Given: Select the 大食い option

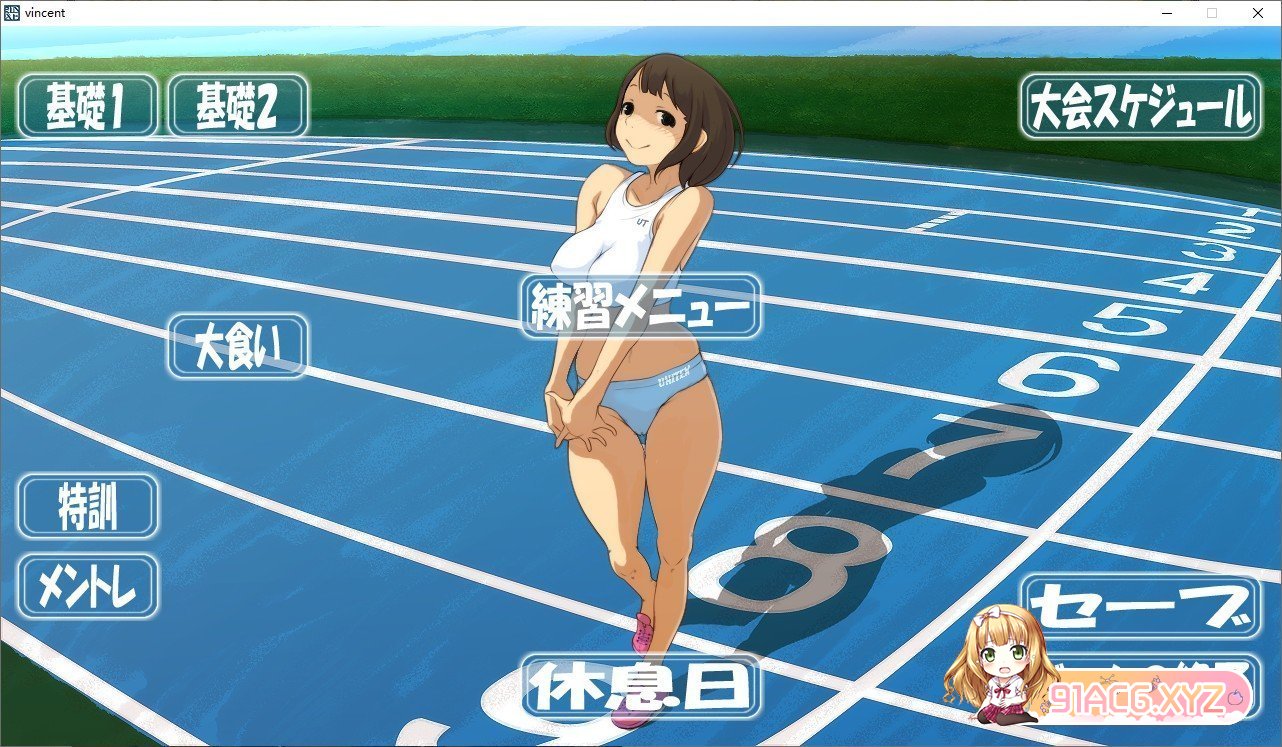Looking at the screenshot, I should click(x=238, y=346).
